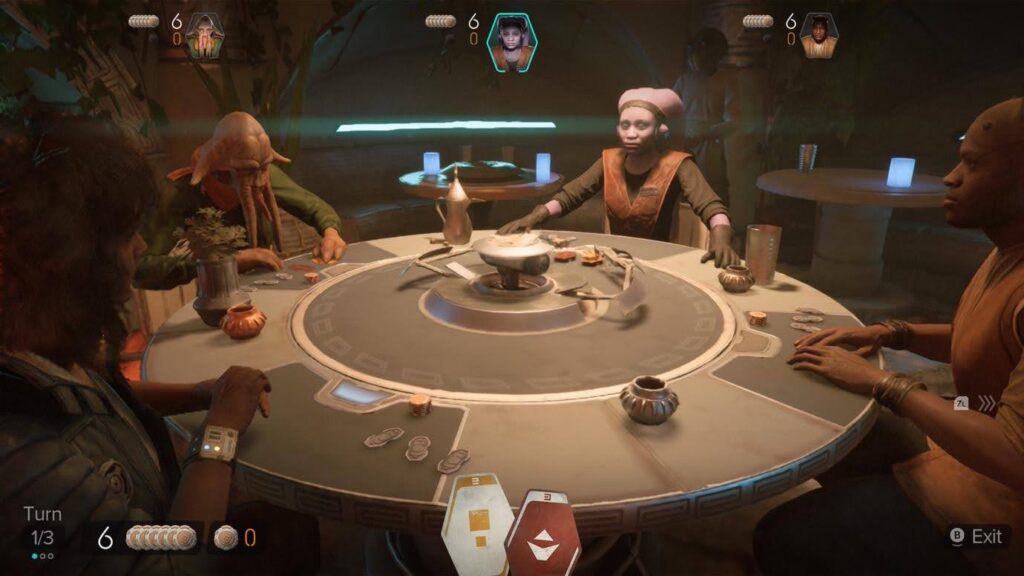Click the tentacle-faced opponent's portrait

click(x=204, y=36)
